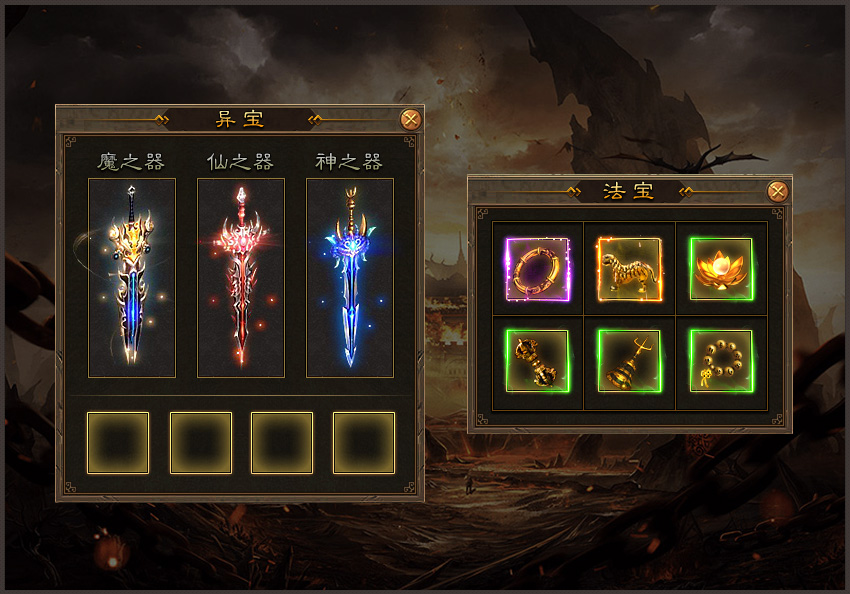
Task: Select the golden bell treasure slot
Action: click(x=629, y=361)
